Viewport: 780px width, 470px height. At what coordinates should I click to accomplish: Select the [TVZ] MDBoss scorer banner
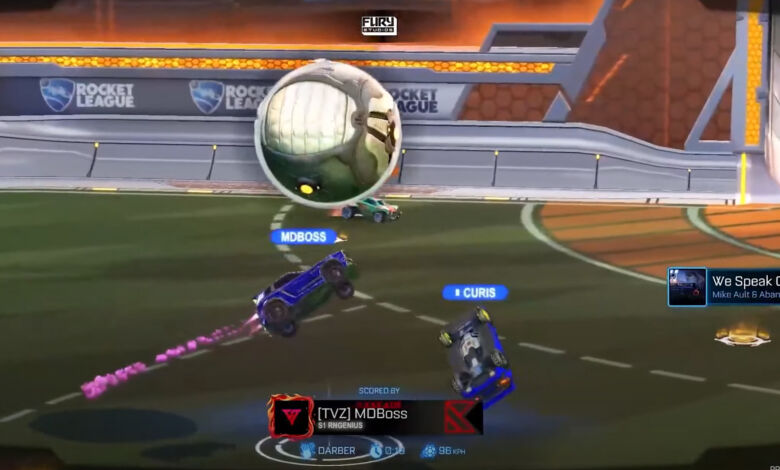coord(375,416)
